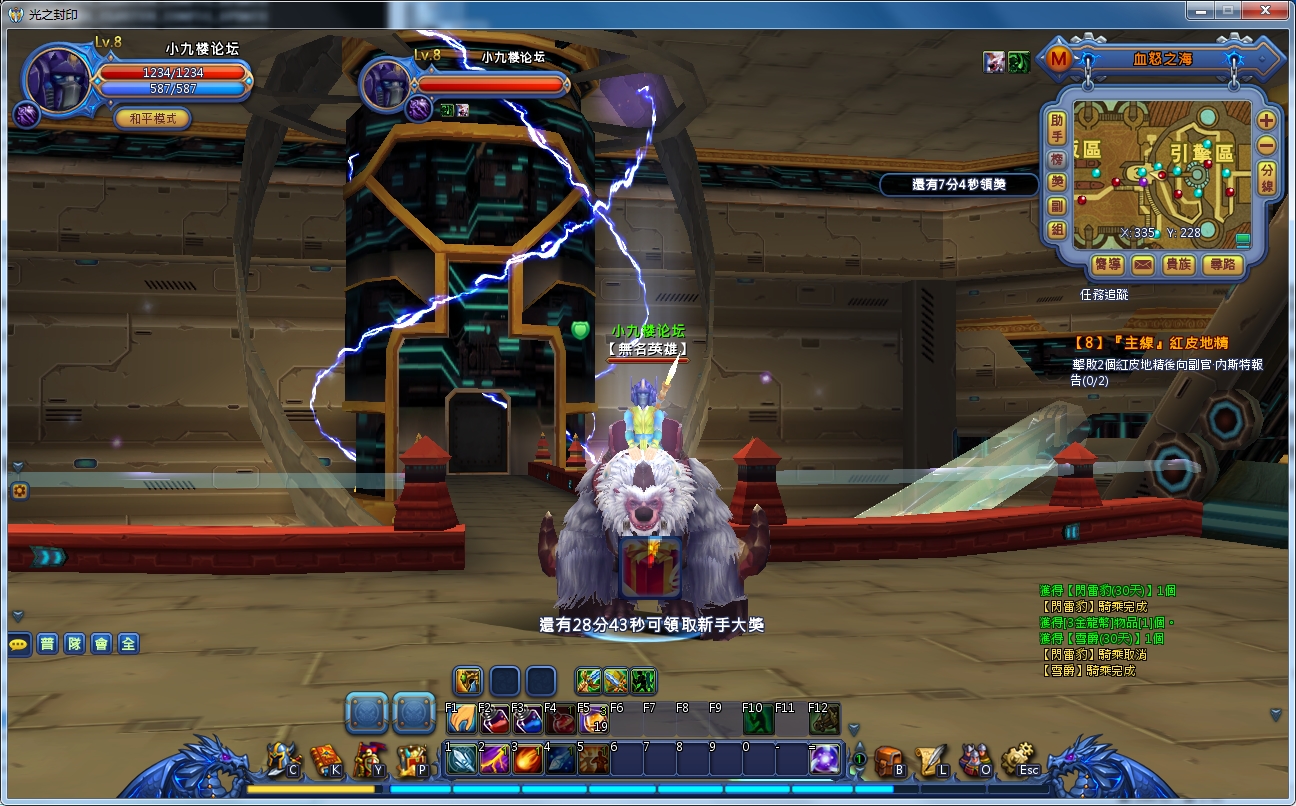This screenshot has width=1296, height=806.
Task: Click the player portrait in the top-left frame
Action: tap(57, 78)
